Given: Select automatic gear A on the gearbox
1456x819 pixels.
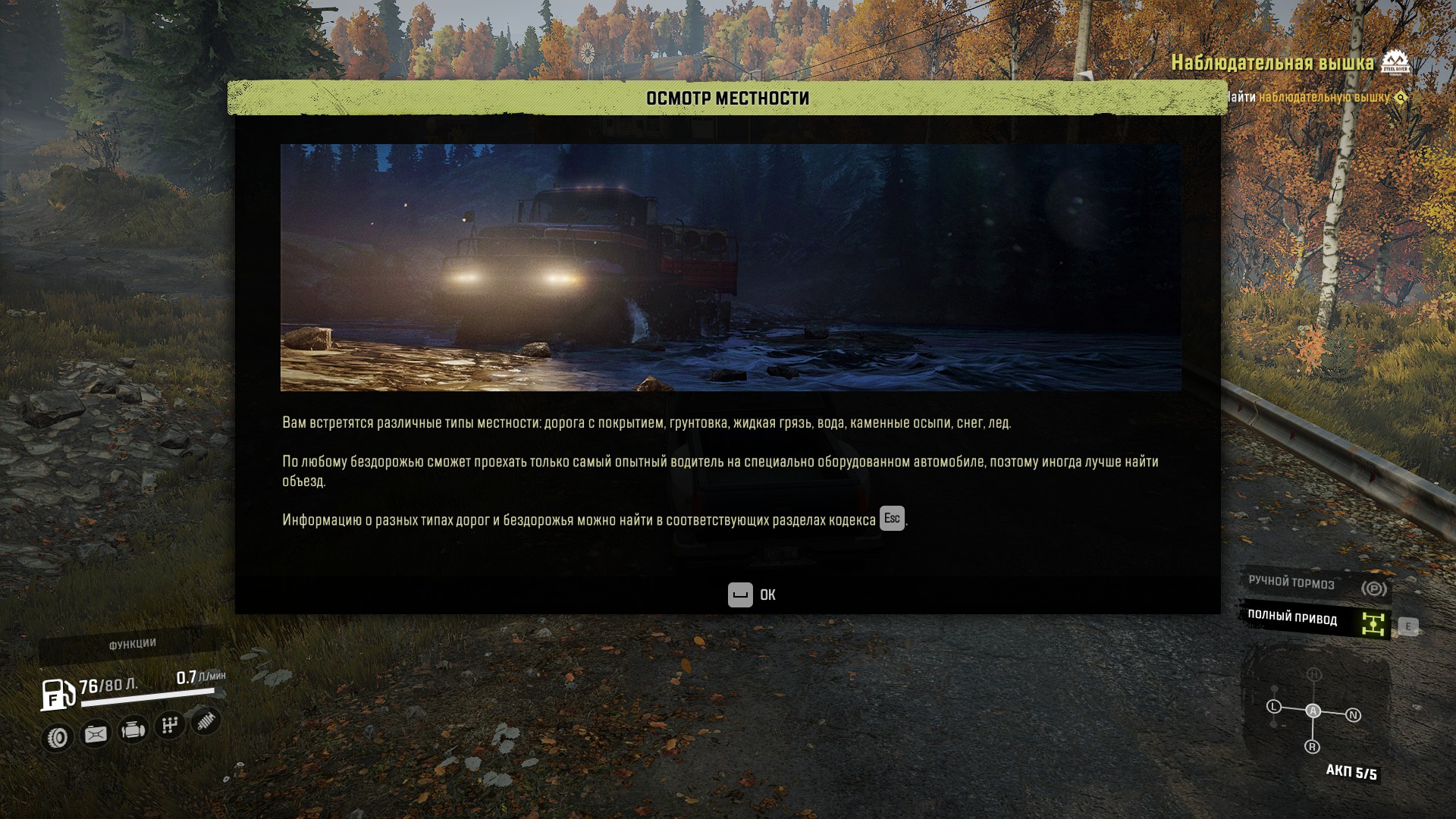Looking at the screenshot, I should [1313, 711].
